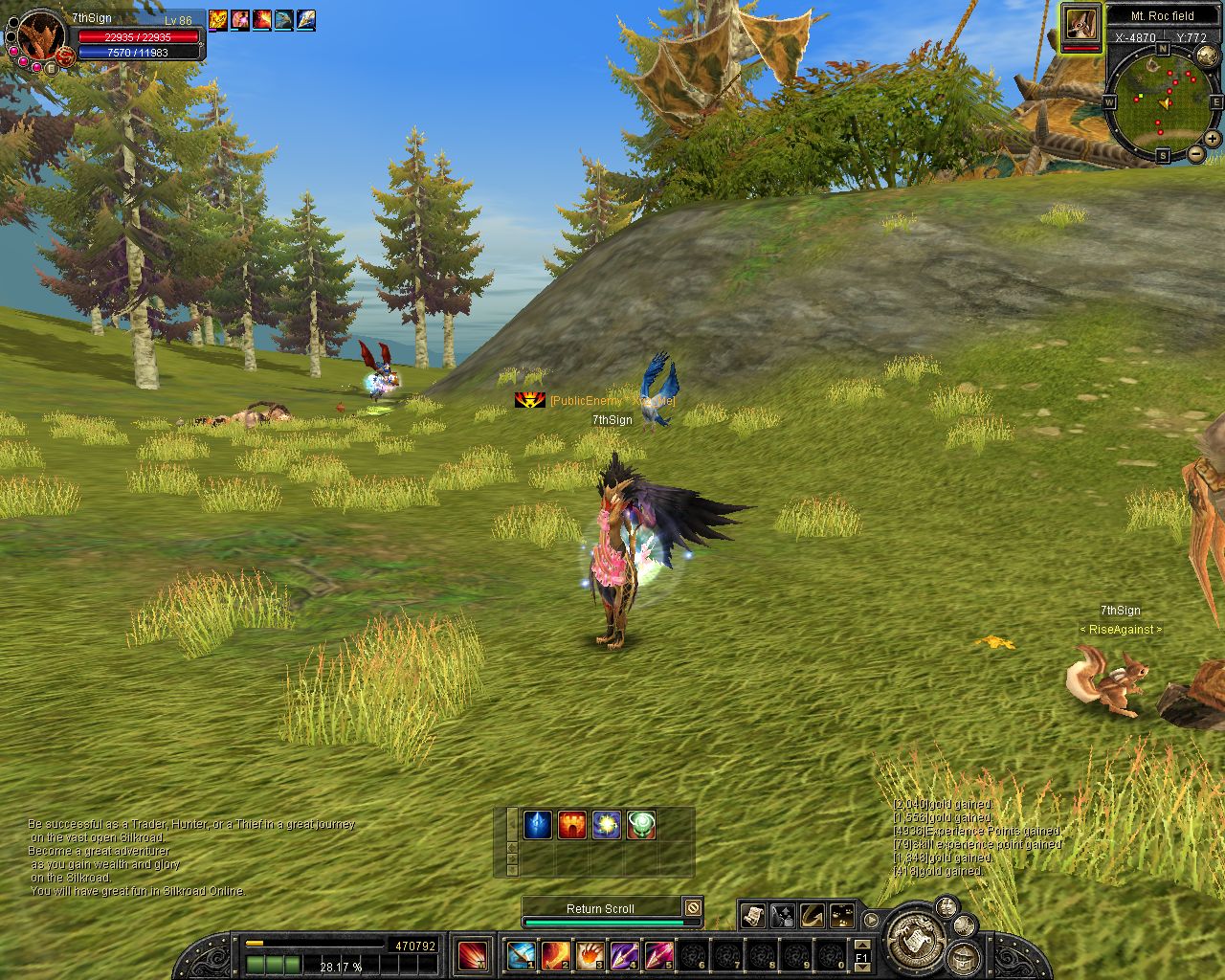Fire the pink arrow skill in slot 5
Screen dimensions: 1225x980
click(658, 955)
